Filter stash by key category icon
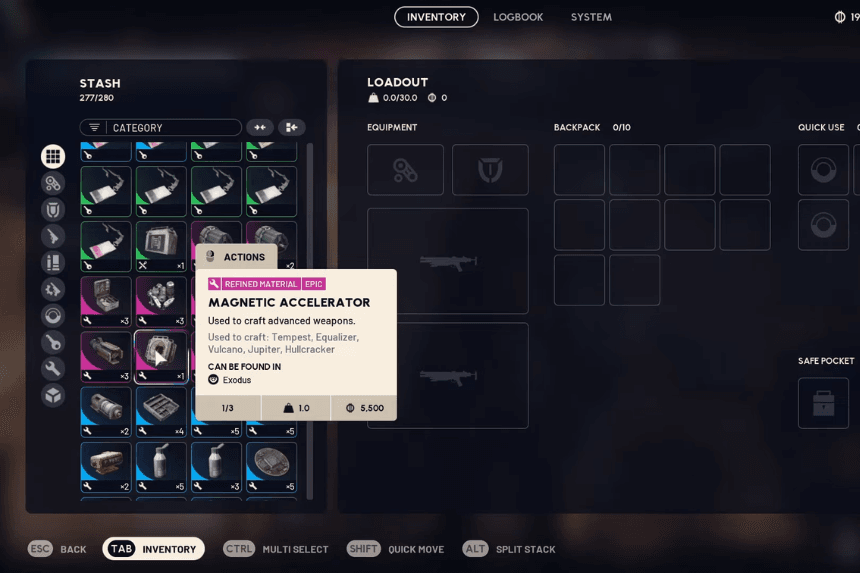 coord(53,342)
